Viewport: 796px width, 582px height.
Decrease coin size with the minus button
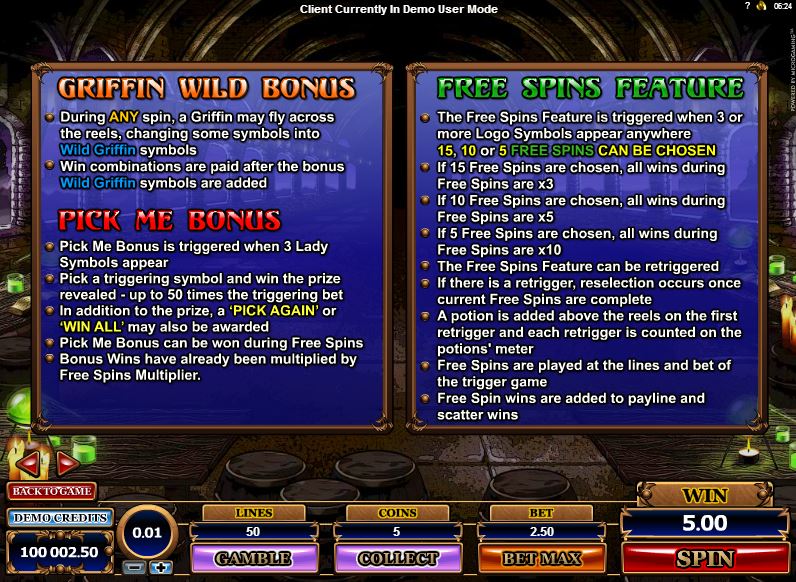135,567
